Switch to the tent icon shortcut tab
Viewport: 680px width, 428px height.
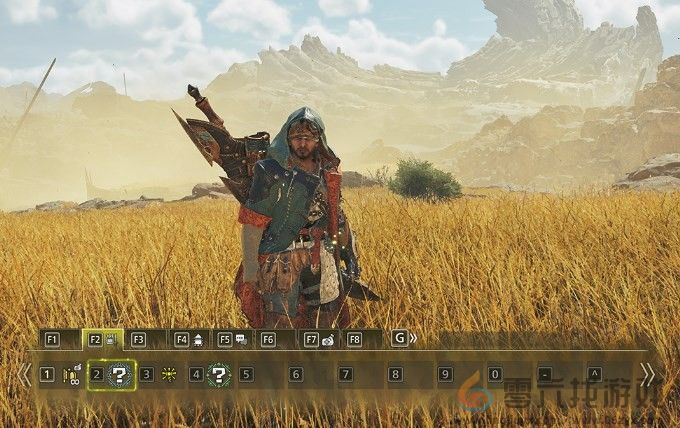189,339
